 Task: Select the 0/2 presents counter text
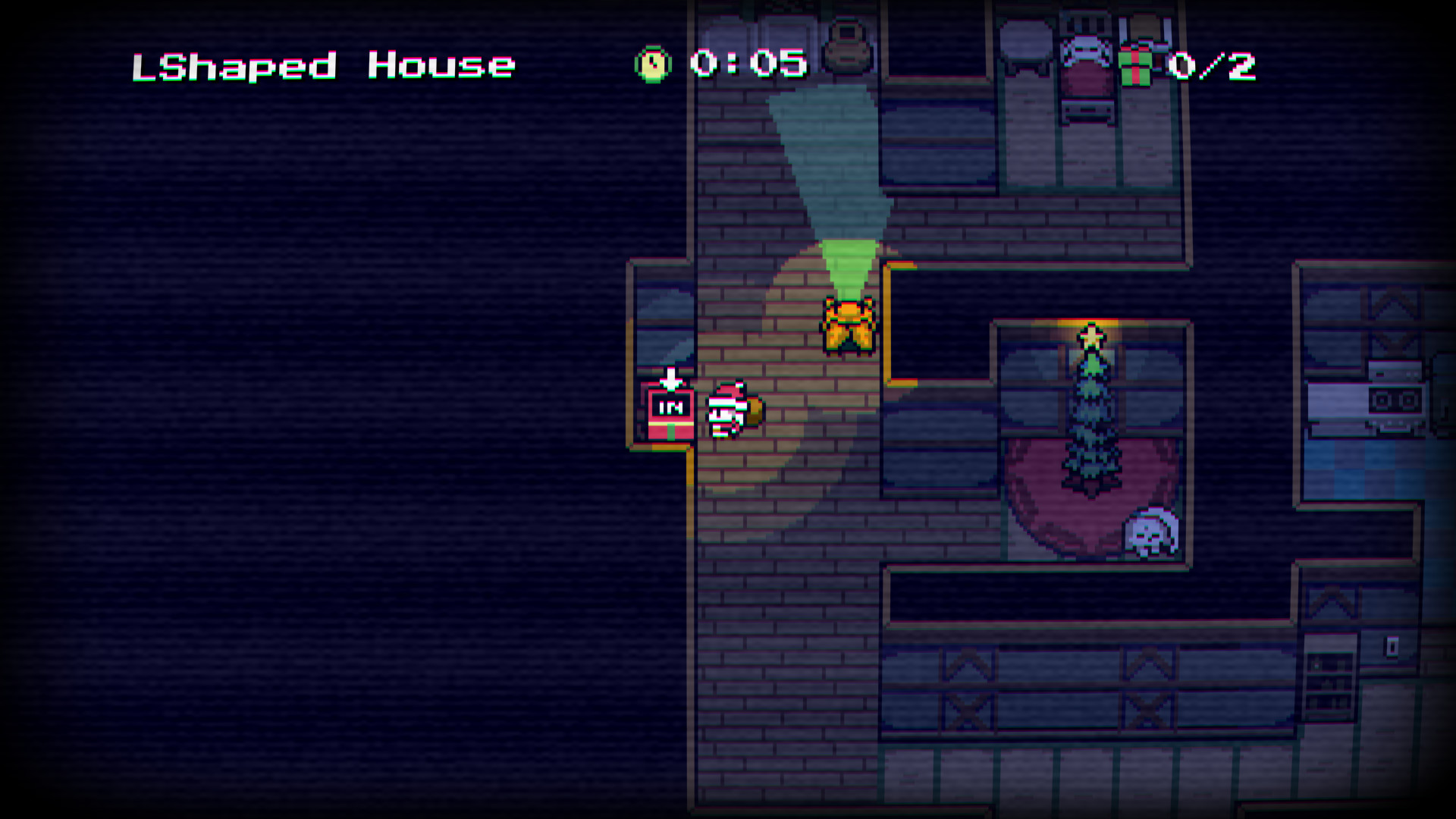pos(1213,64)
